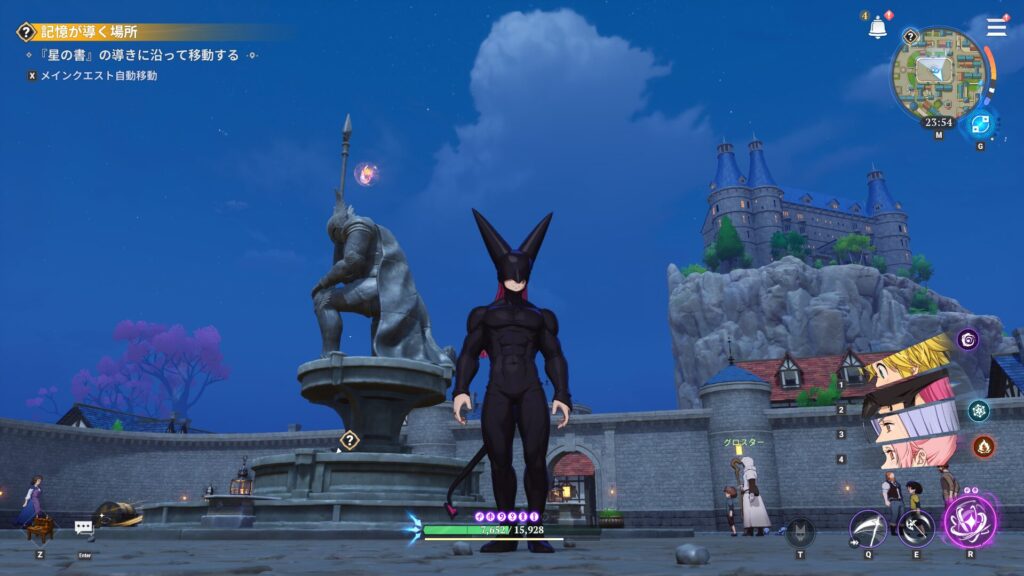
Task: Click the greyed-out mask ability icon
Action: tap(800, 531)
